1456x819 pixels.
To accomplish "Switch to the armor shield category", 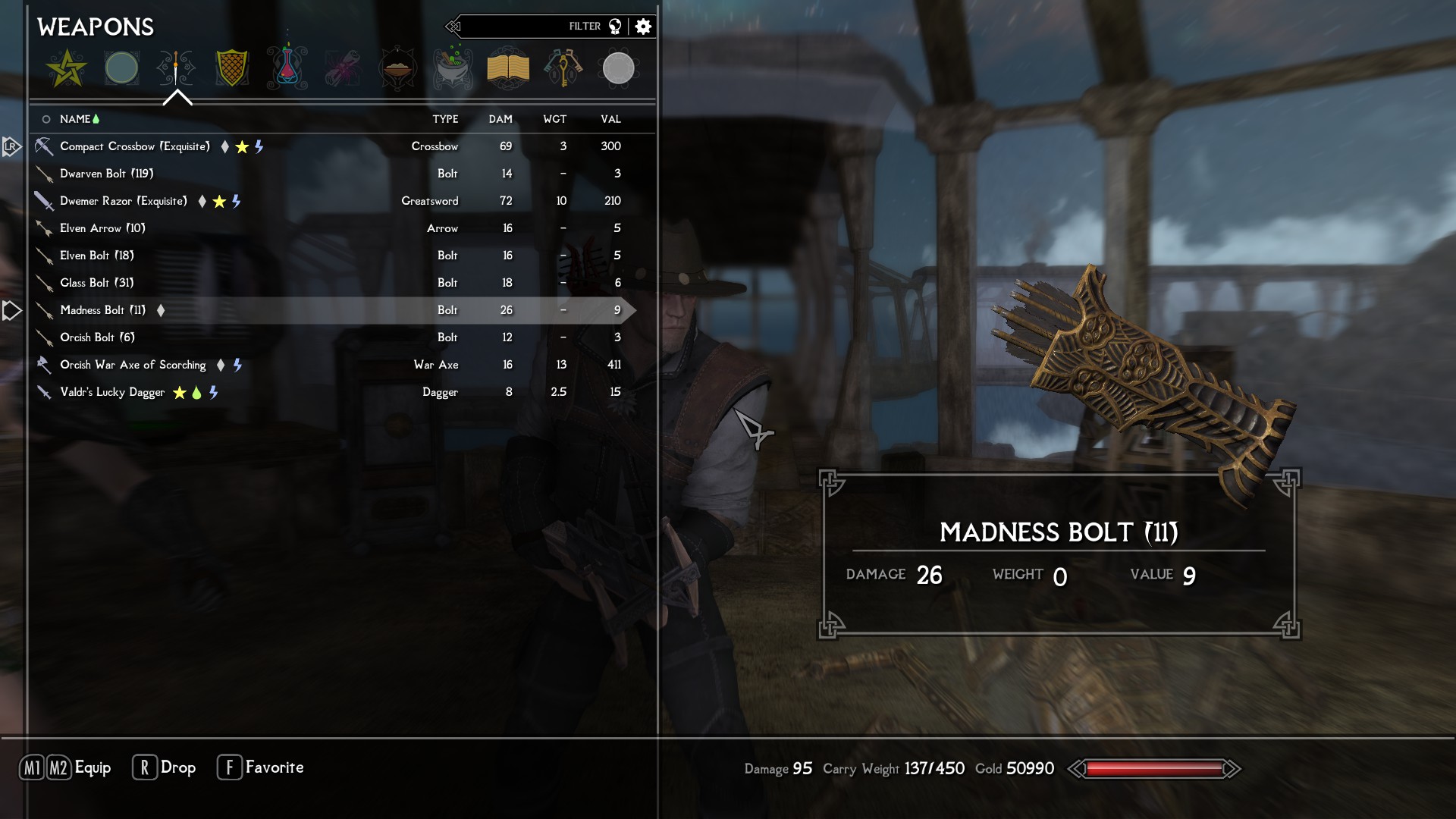I will coord(232,68).
